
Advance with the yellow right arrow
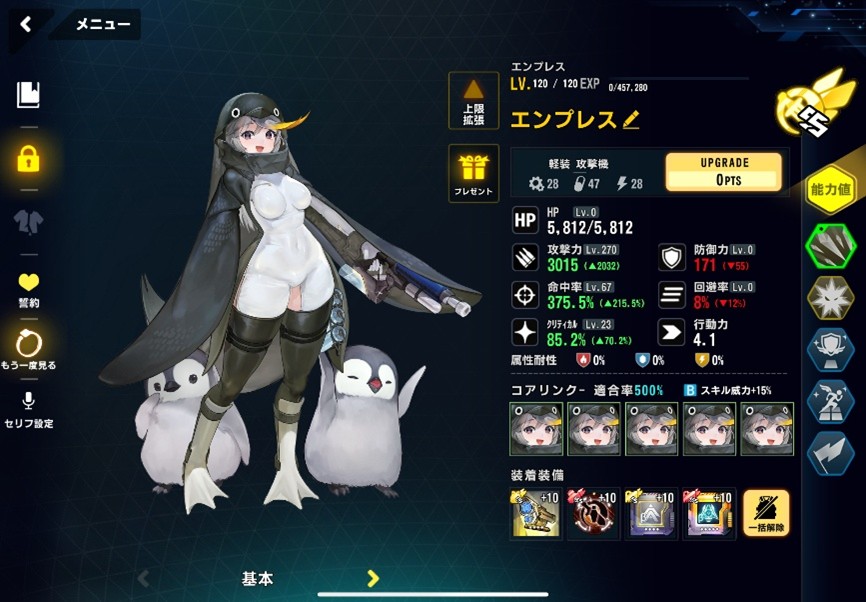pyautogui.click(x=373, y=578)
